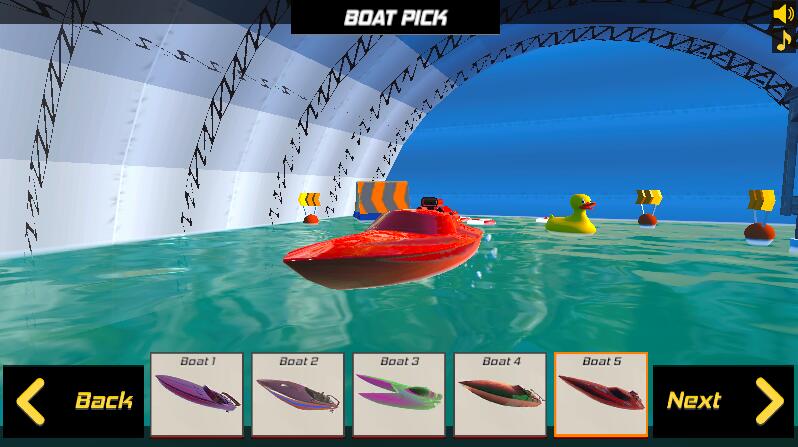Toggle the music note icon

point(783,40)
